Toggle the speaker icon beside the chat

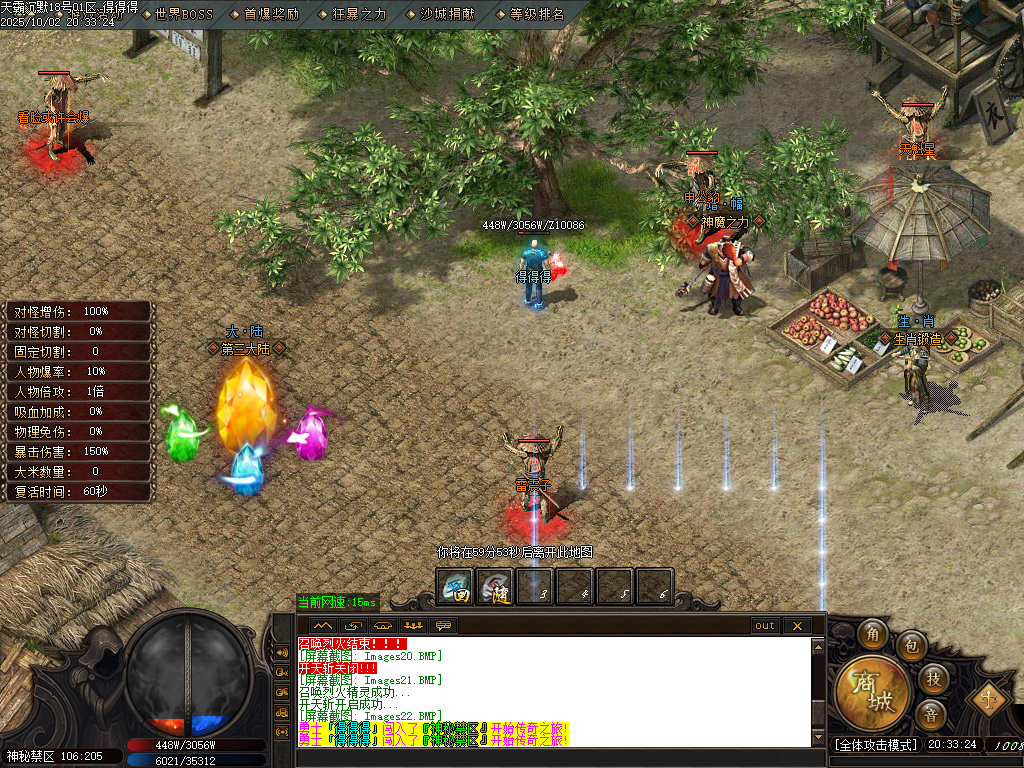[x=282, y=653]
